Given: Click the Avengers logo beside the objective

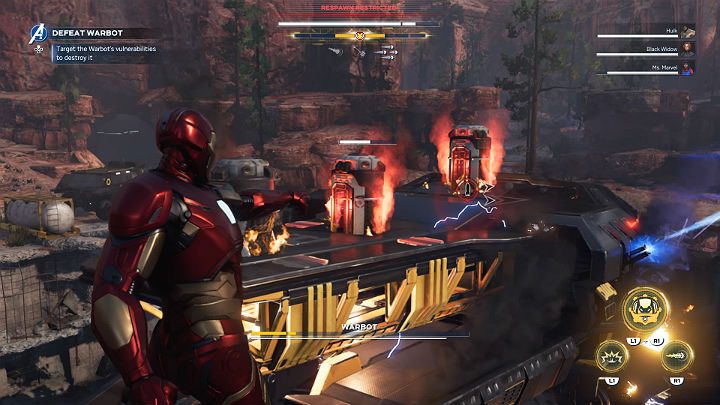Looking at the screenshot, I should coord(38,33).
